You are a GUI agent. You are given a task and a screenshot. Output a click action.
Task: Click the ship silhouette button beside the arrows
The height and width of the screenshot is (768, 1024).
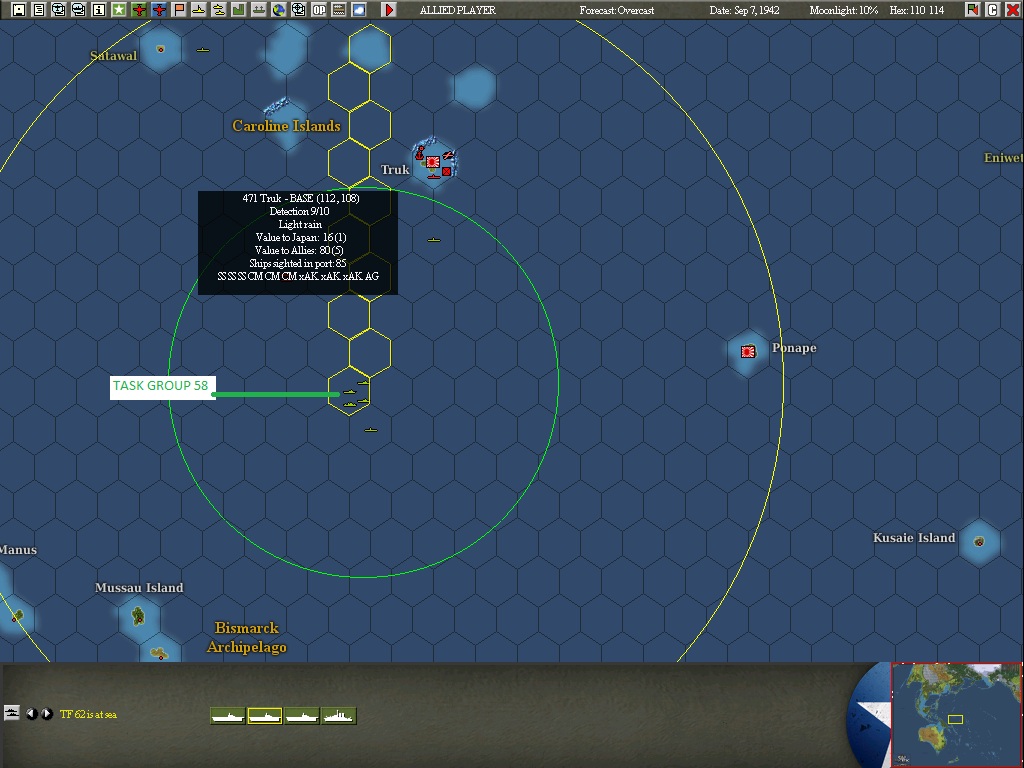12,713
